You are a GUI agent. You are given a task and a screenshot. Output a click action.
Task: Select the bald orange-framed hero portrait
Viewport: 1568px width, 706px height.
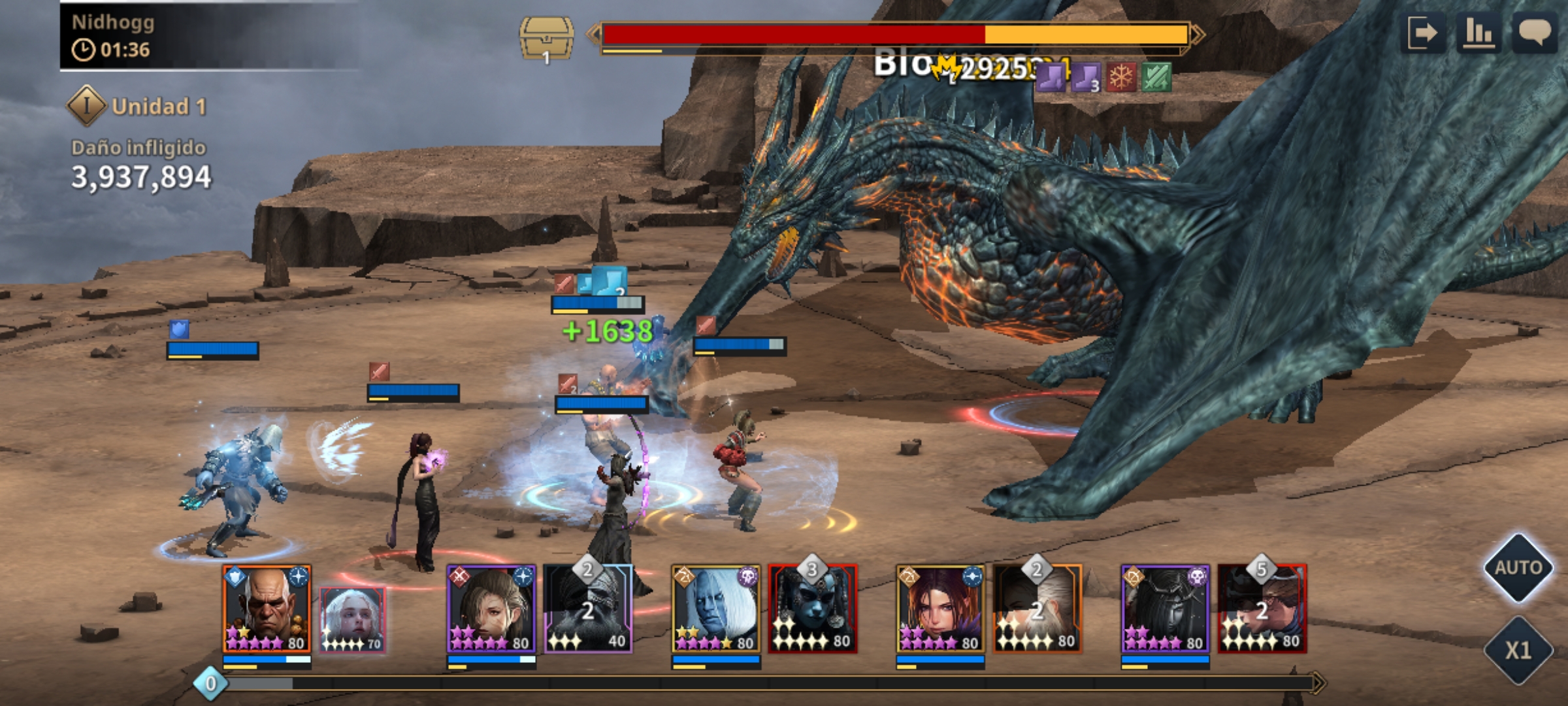(x=267, y=609)
